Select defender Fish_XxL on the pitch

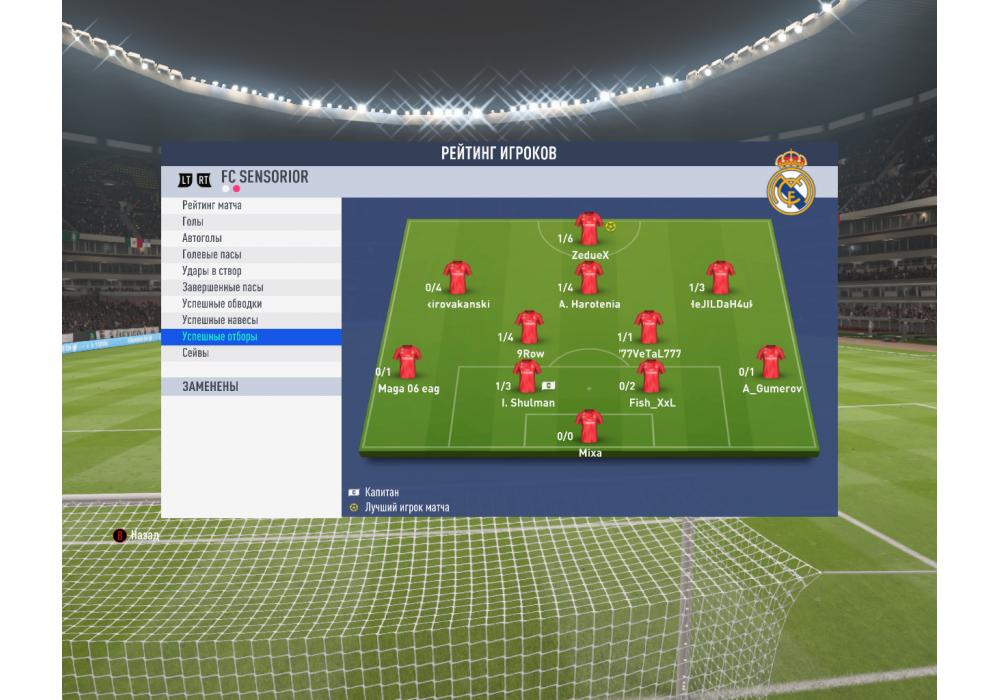click(x=651, y=377)
